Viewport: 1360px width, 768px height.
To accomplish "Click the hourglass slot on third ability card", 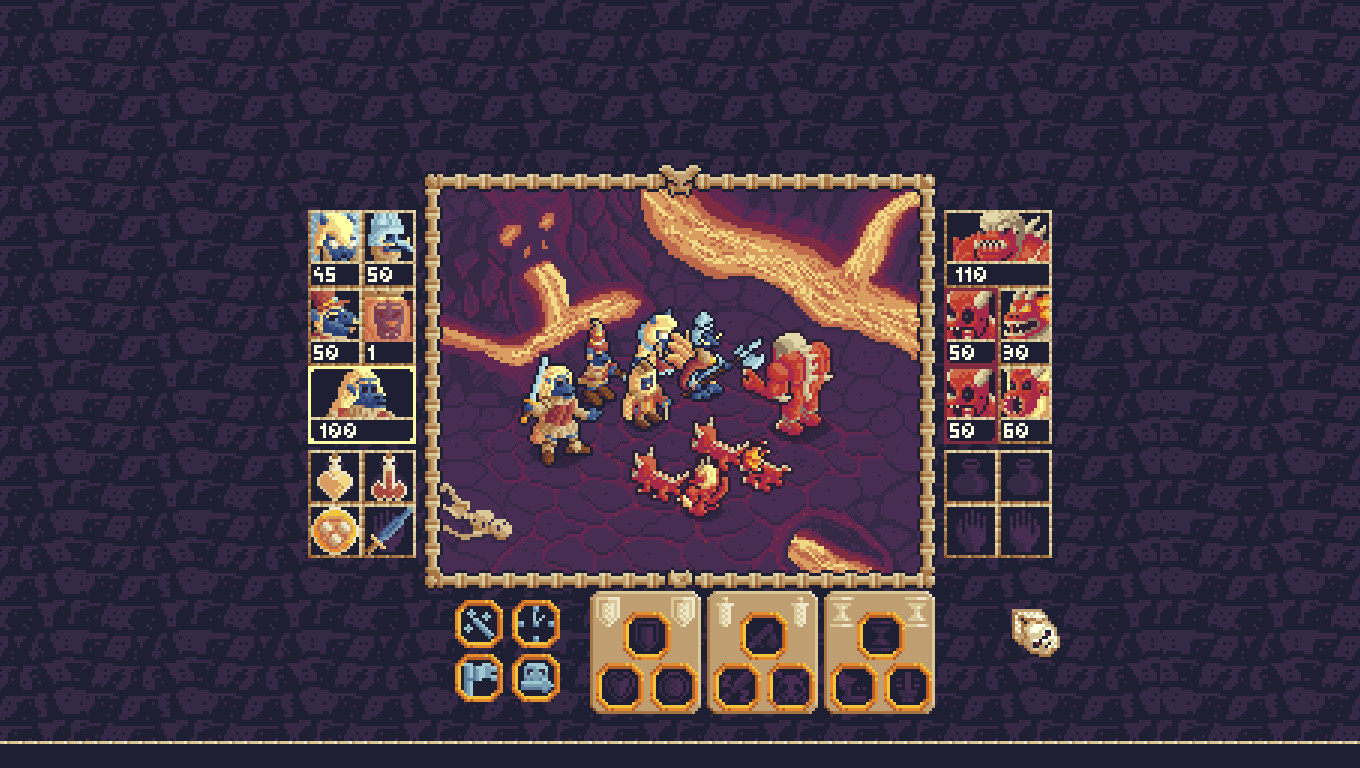I will (880, 635).
